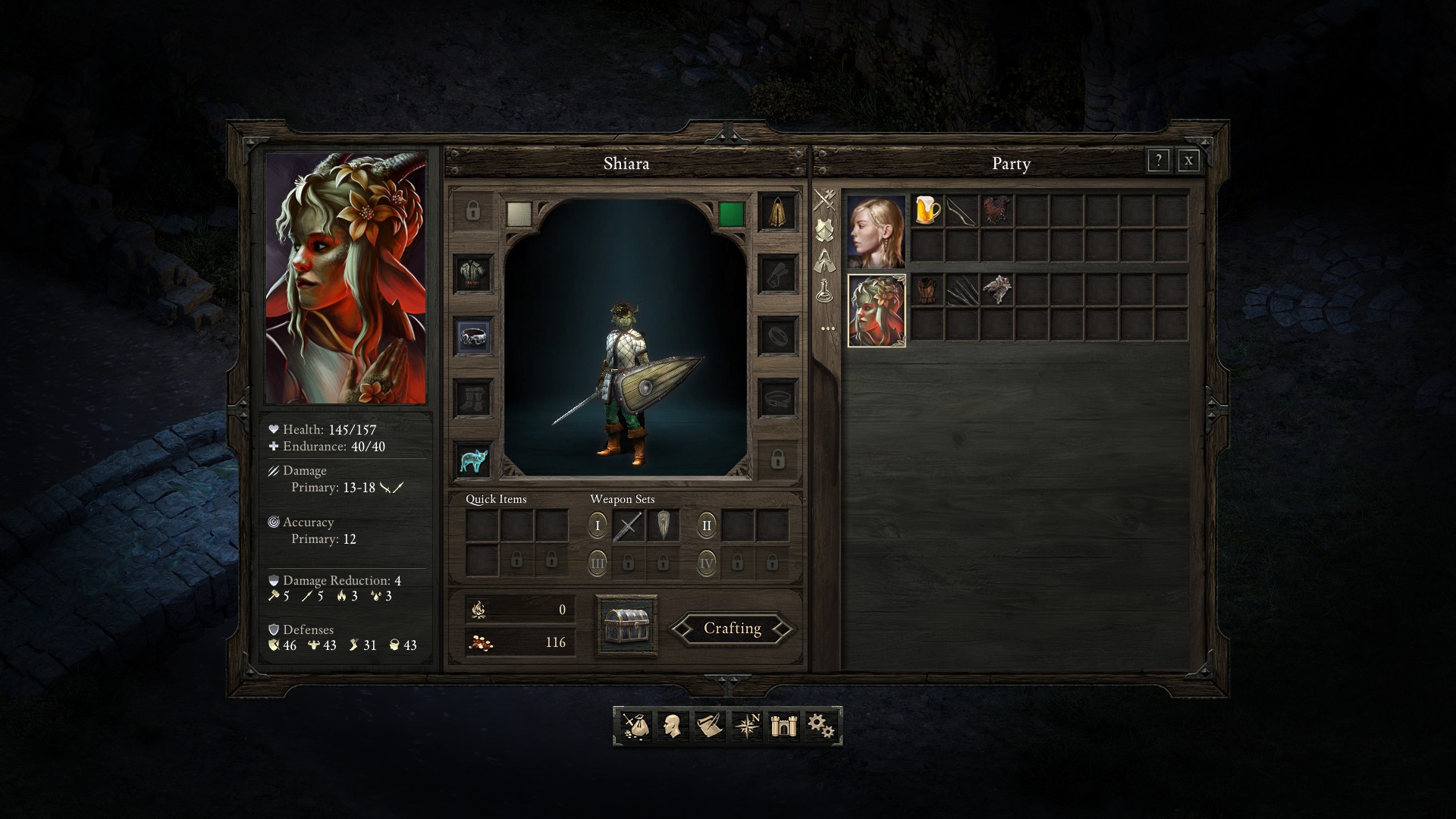Click the glowing piglet pet slot

tap(473, 460)
